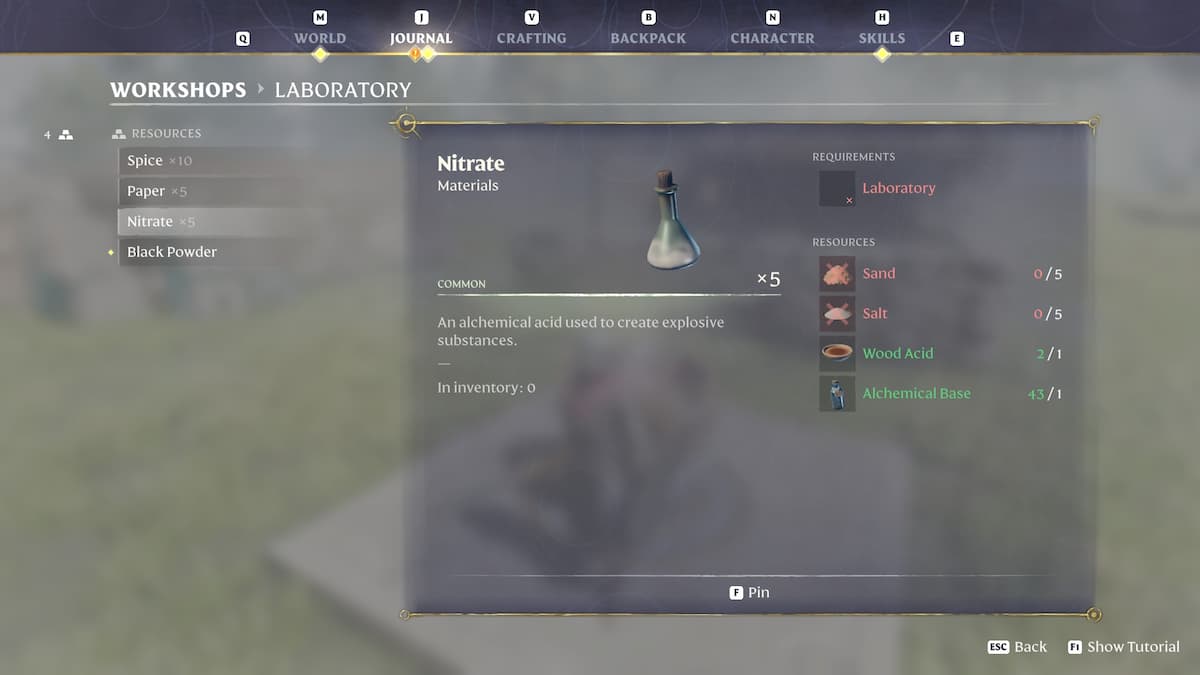1200x675 pixels.
Task: Switch to the Crafting tab
Action: pos(531,38)
